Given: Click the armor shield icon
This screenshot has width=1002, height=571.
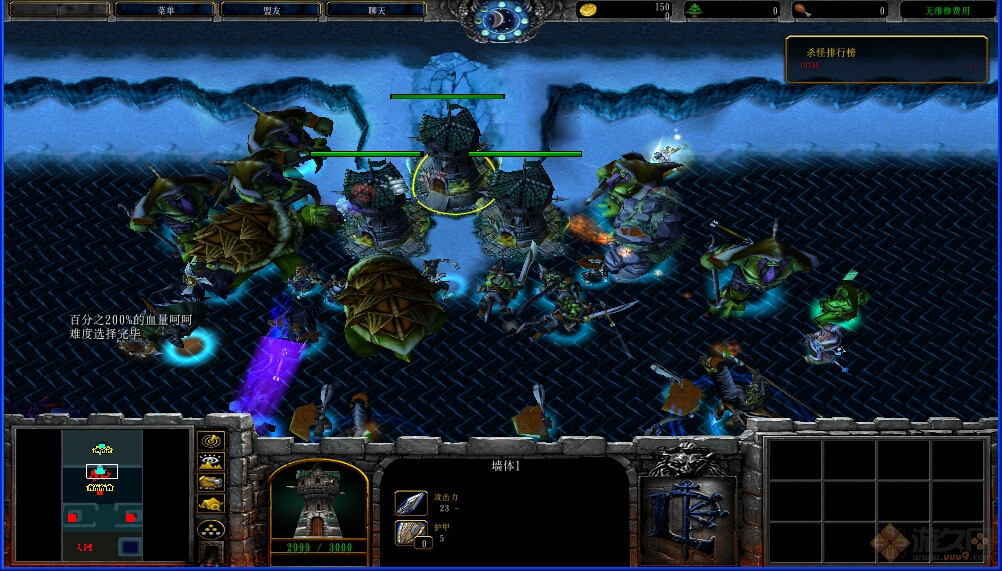Looking at the screenshot, I should pyautogui.click(x=411, y=533).
